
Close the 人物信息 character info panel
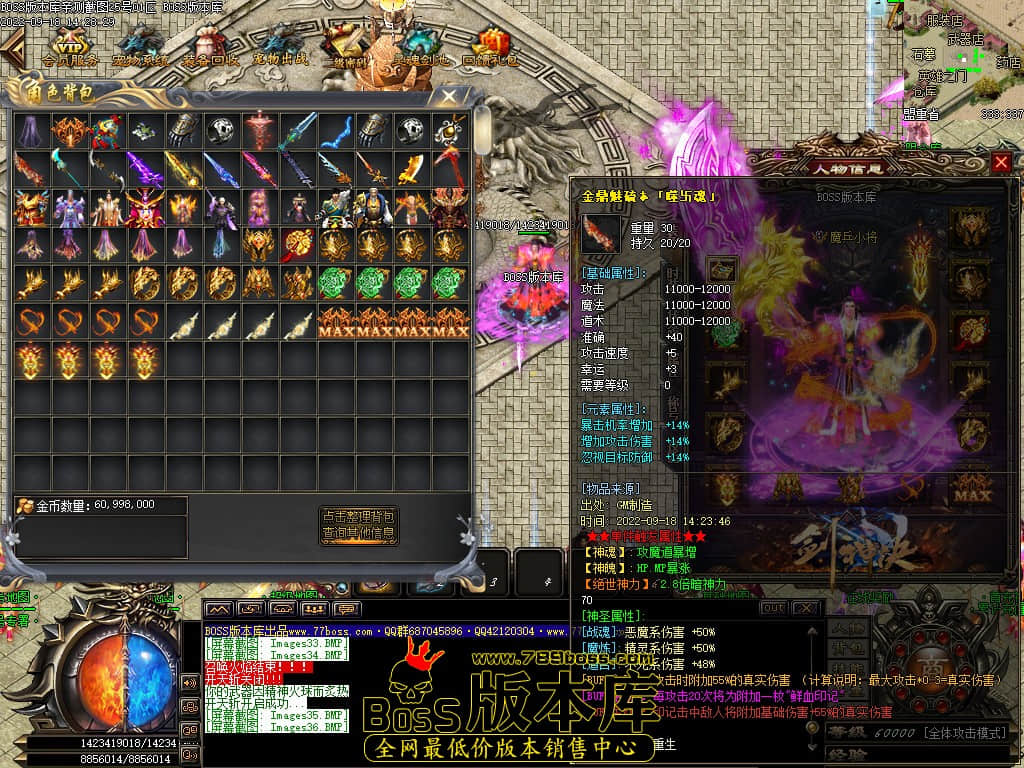1001,163
